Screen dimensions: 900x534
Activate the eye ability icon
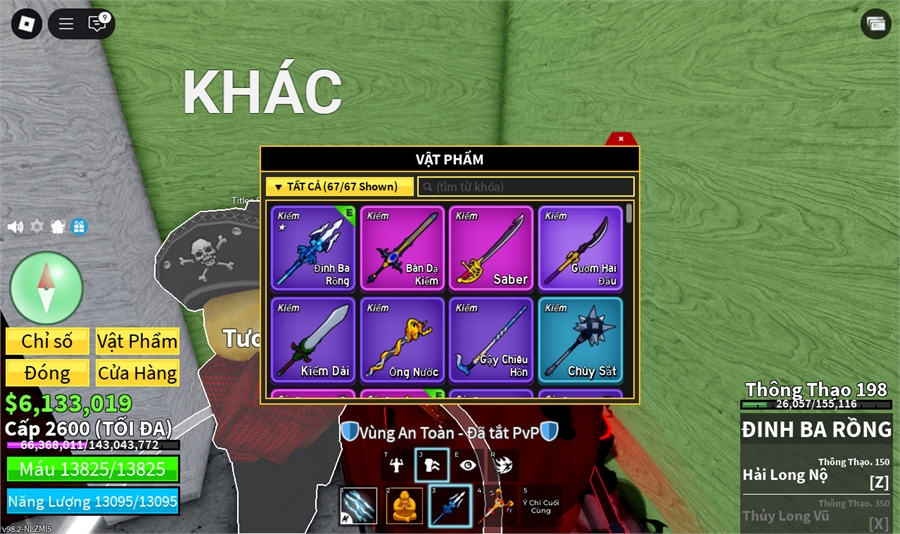[x=468, y=465]
